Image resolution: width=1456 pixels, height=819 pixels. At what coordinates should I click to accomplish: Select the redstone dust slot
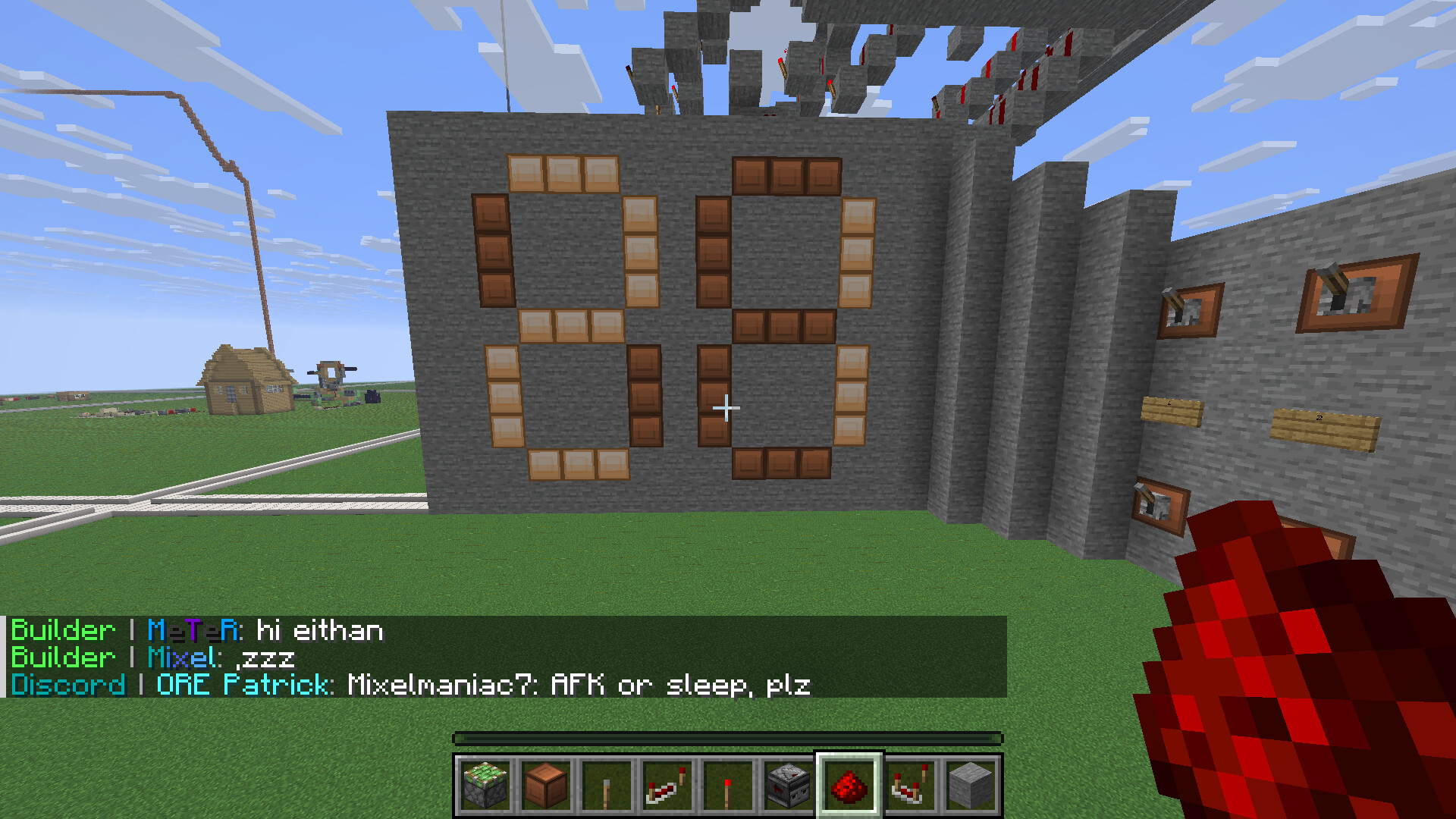pos(849,786)
